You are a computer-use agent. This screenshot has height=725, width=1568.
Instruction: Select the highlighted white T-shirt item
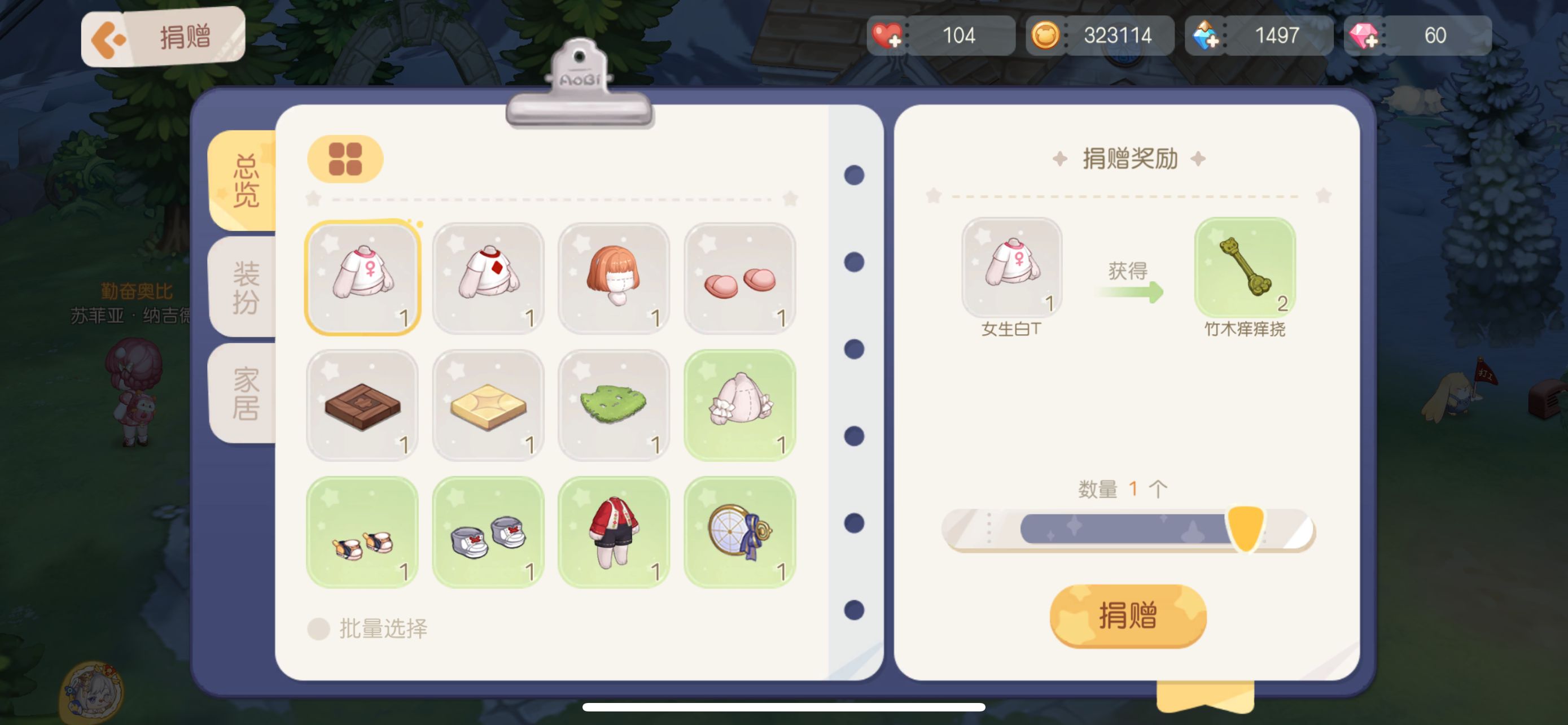point(362,278)
